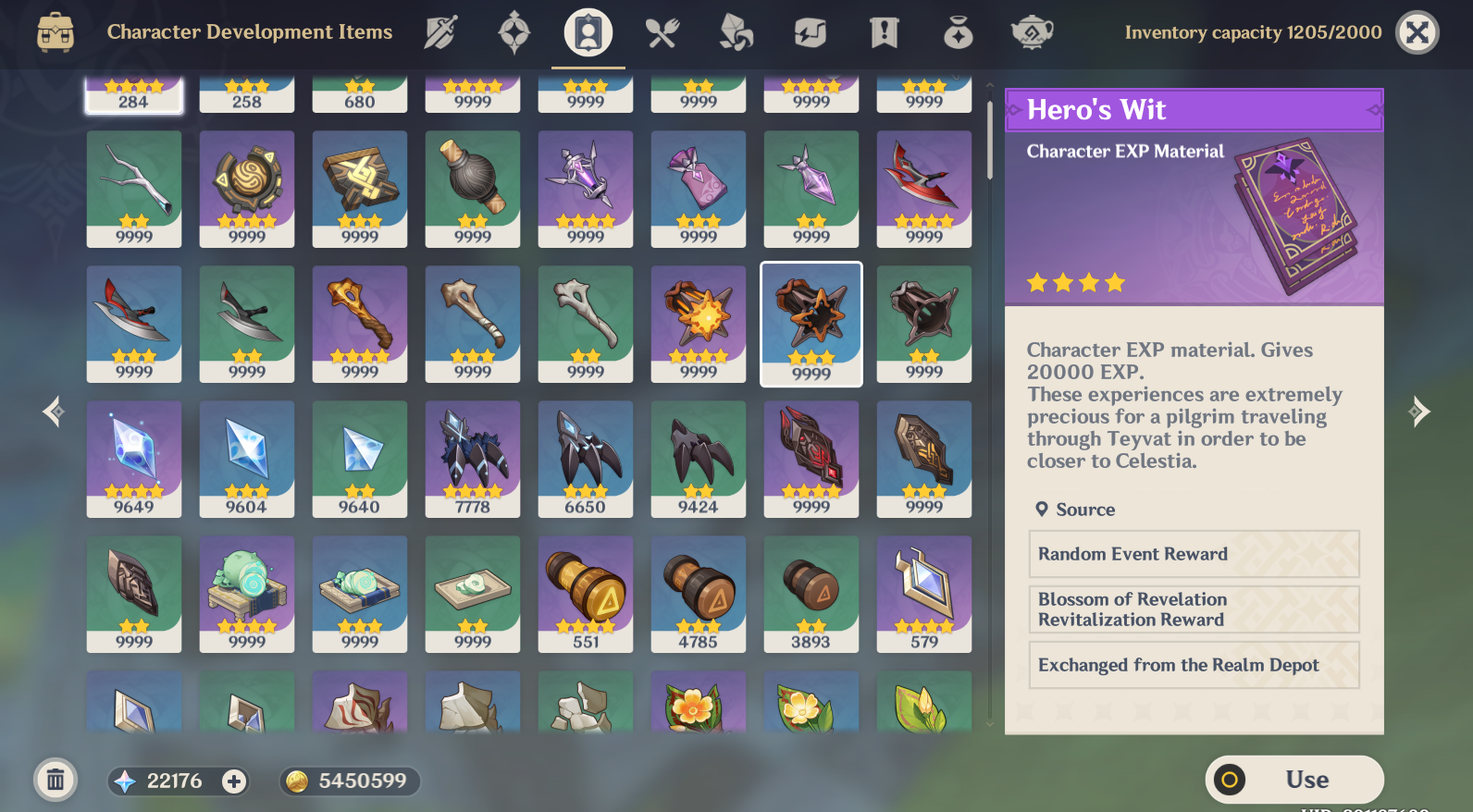Click the Mora balance display at bottom

pyautogui.click(x=349, y=781)
